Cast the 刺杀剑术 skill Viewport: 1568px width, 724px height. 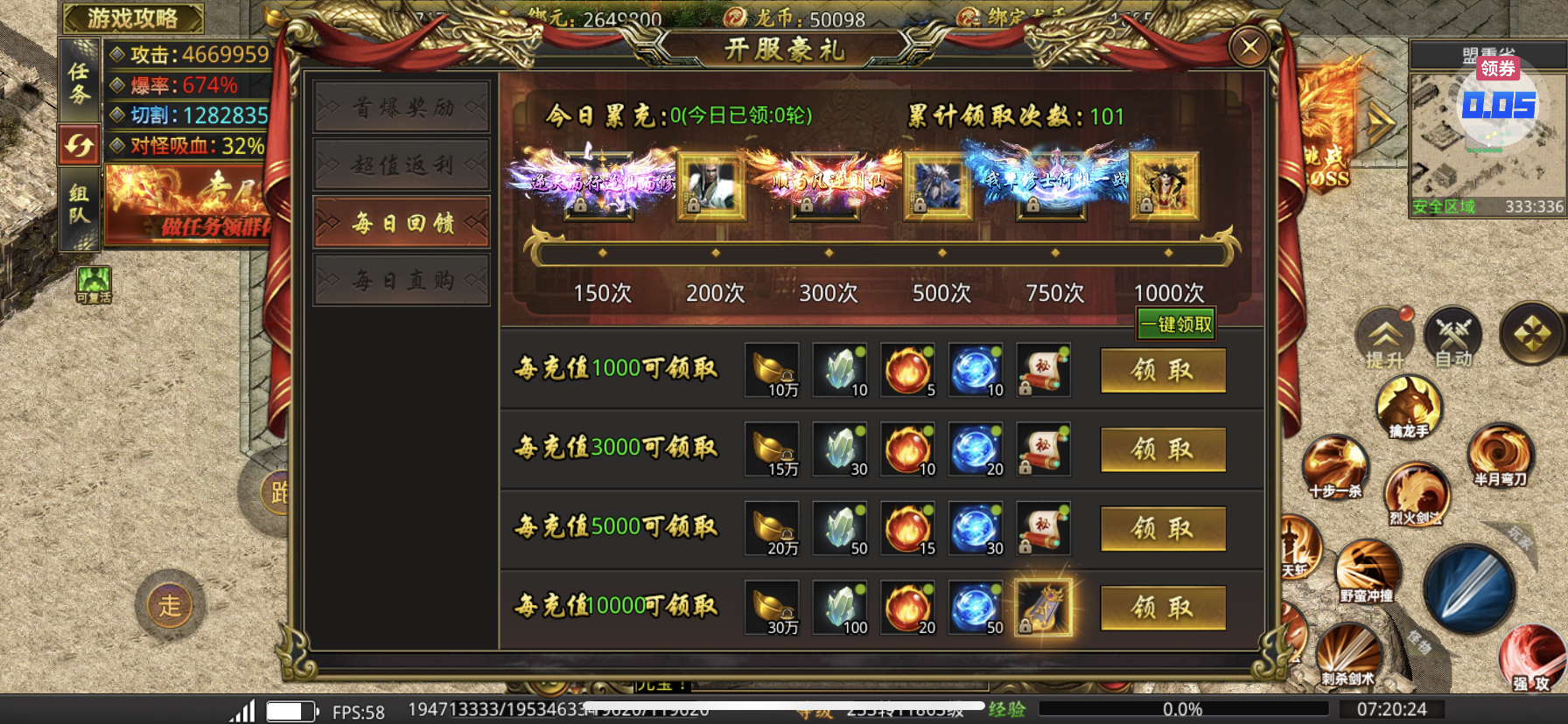1348,656
